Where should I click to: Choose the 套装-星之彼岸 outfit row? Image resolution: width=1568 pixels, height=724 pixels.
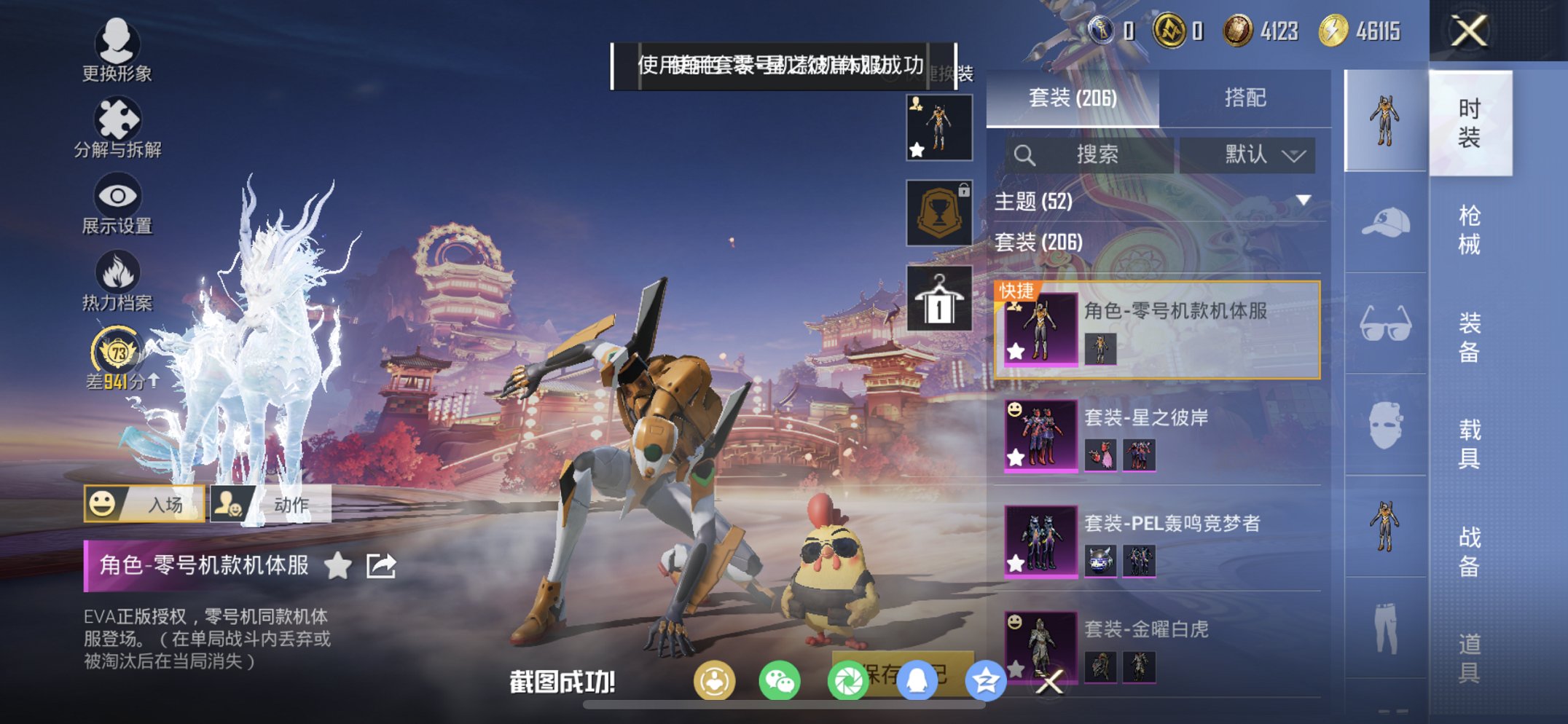point(1159,436)
